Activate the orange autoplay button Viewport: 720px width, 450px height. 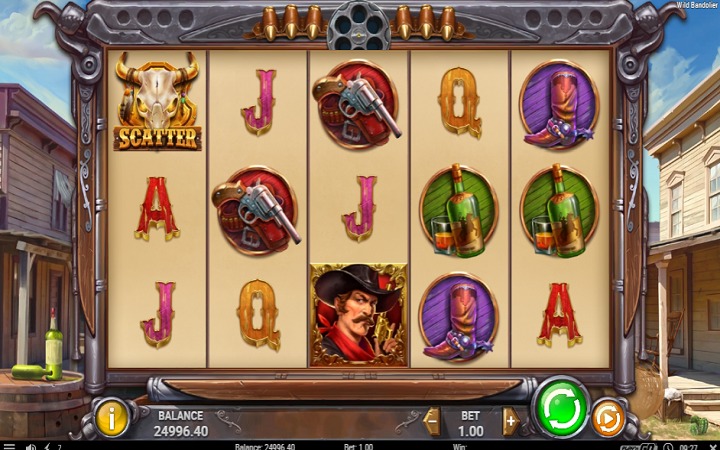pos(608,418)
